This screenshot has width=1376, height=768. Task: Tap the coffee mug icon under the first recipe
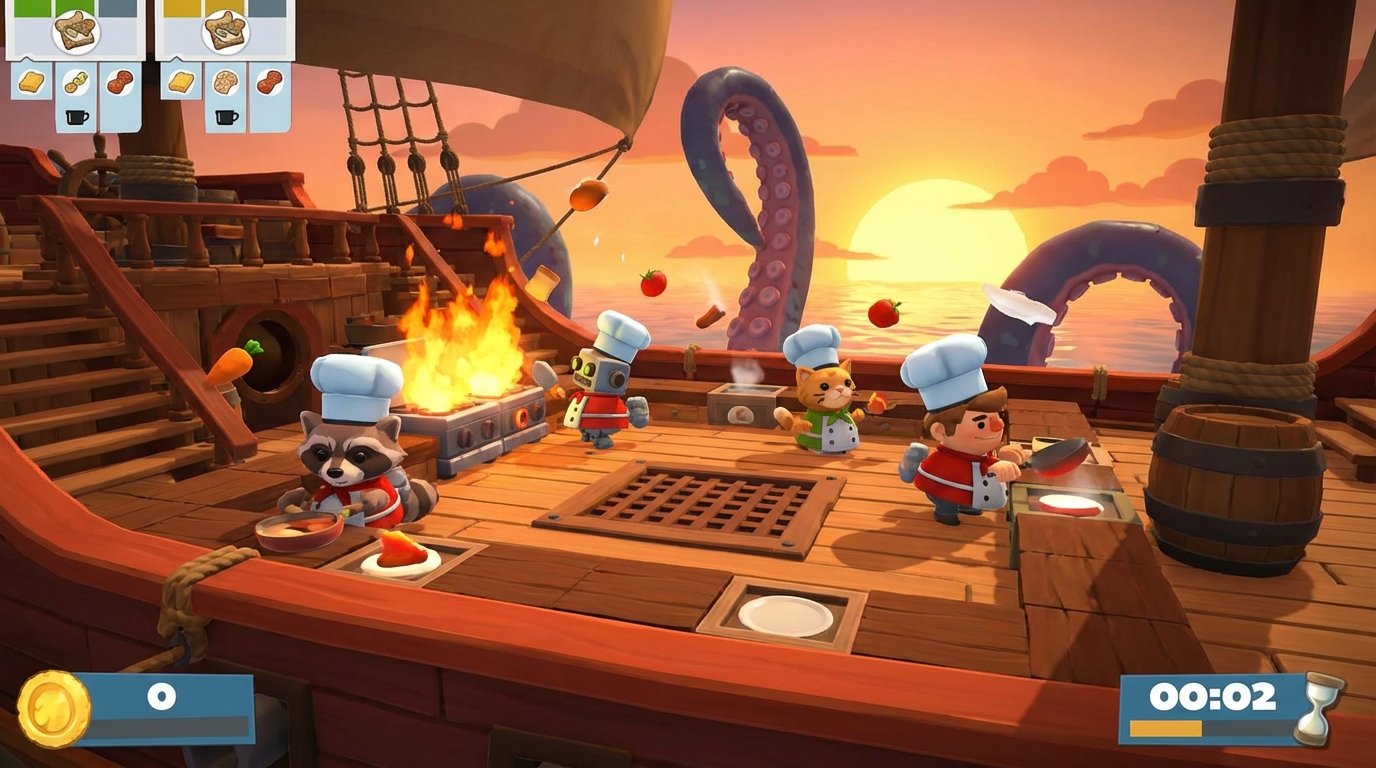76,114
